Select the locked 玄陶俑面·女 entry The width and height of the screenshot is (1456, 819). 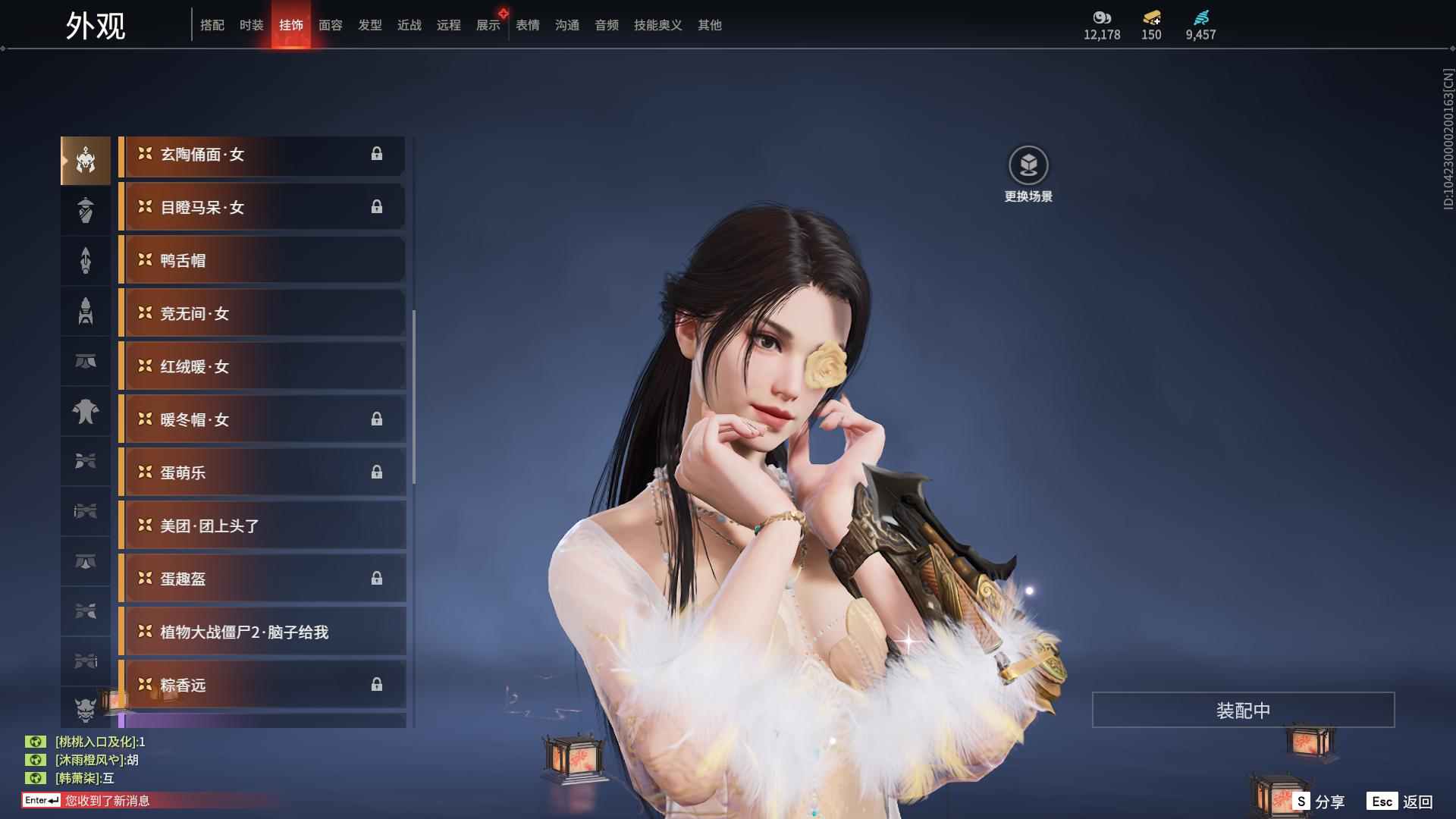262,155
